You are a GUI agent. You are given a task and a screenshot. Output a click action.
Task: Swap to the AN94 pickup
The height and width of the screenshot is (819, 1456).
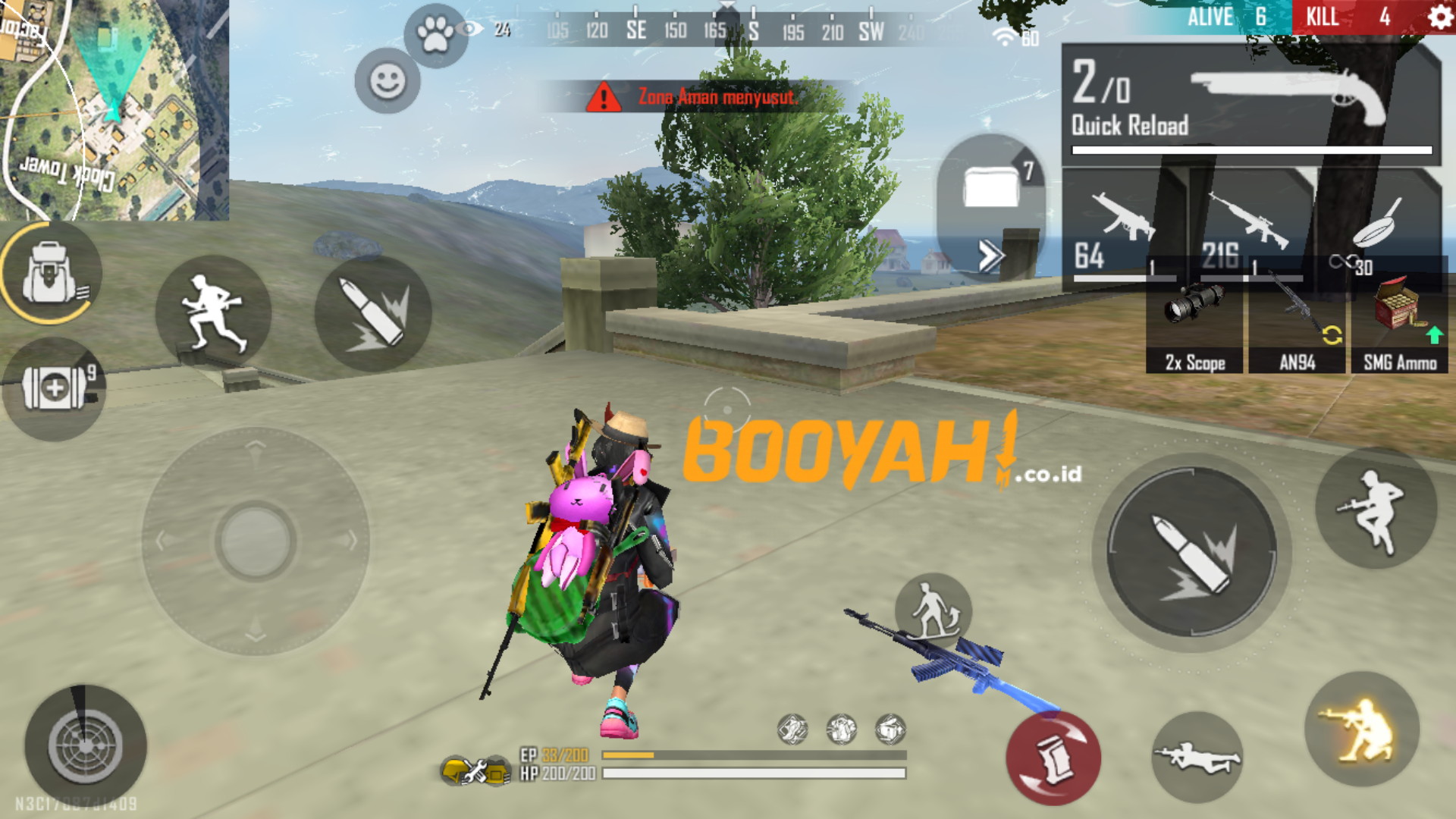[x=1298, y=326]
